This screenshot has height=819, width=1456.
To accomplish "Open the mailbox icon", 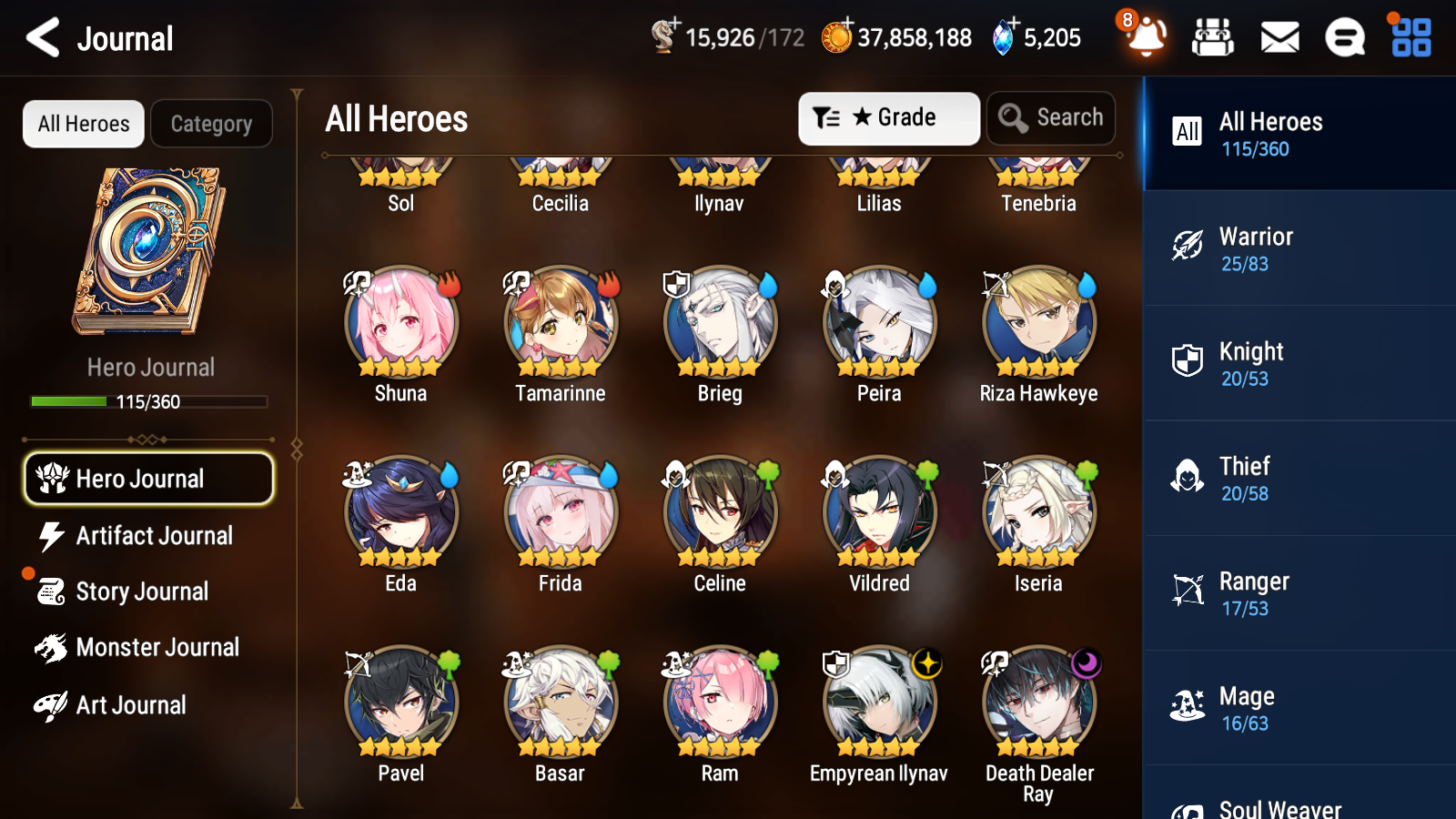I will click(x=1279, y=38).
